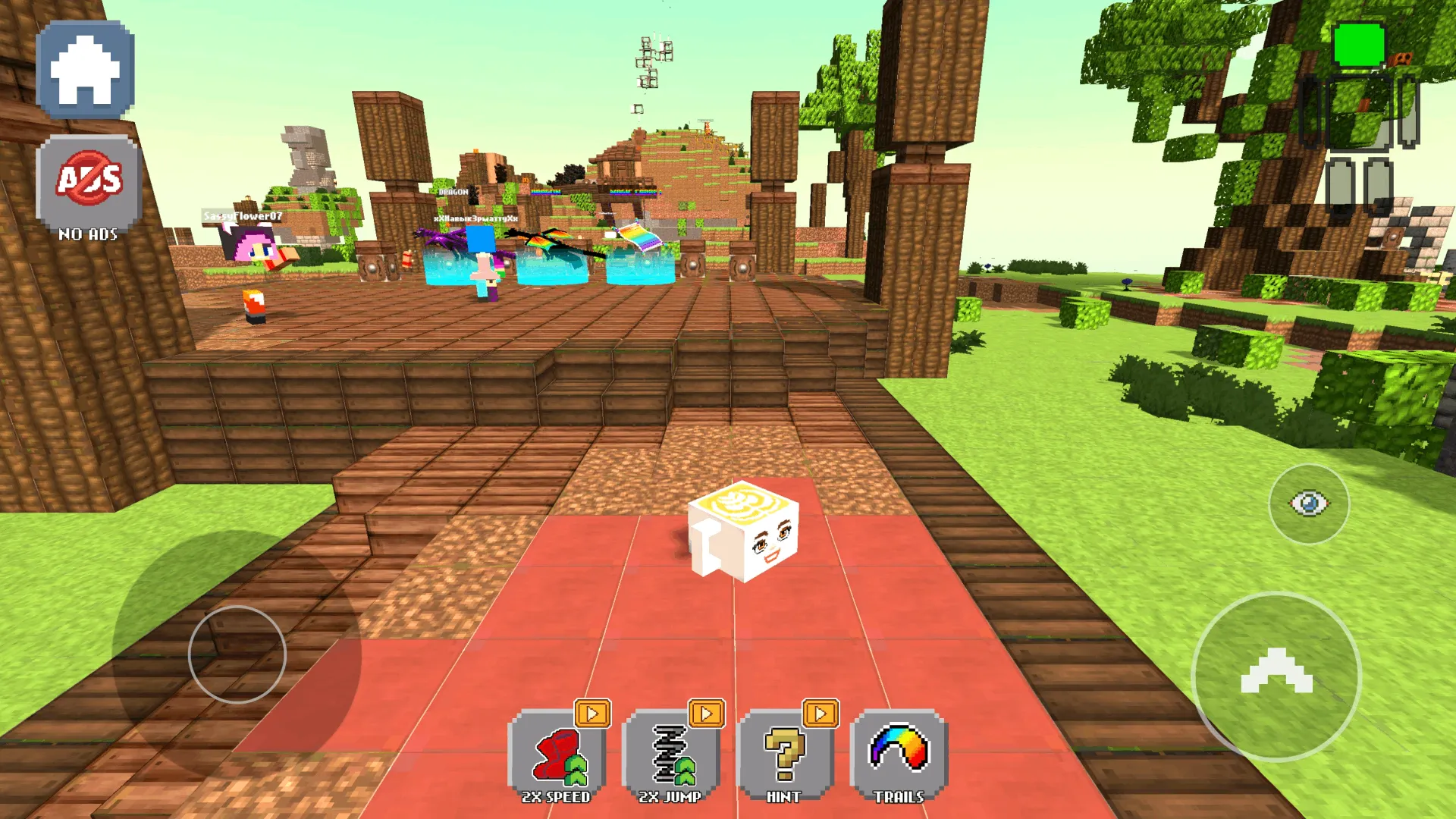Tap the Home icon
The width and height of the screenshot is (1456, 819).
click(85, 68)
